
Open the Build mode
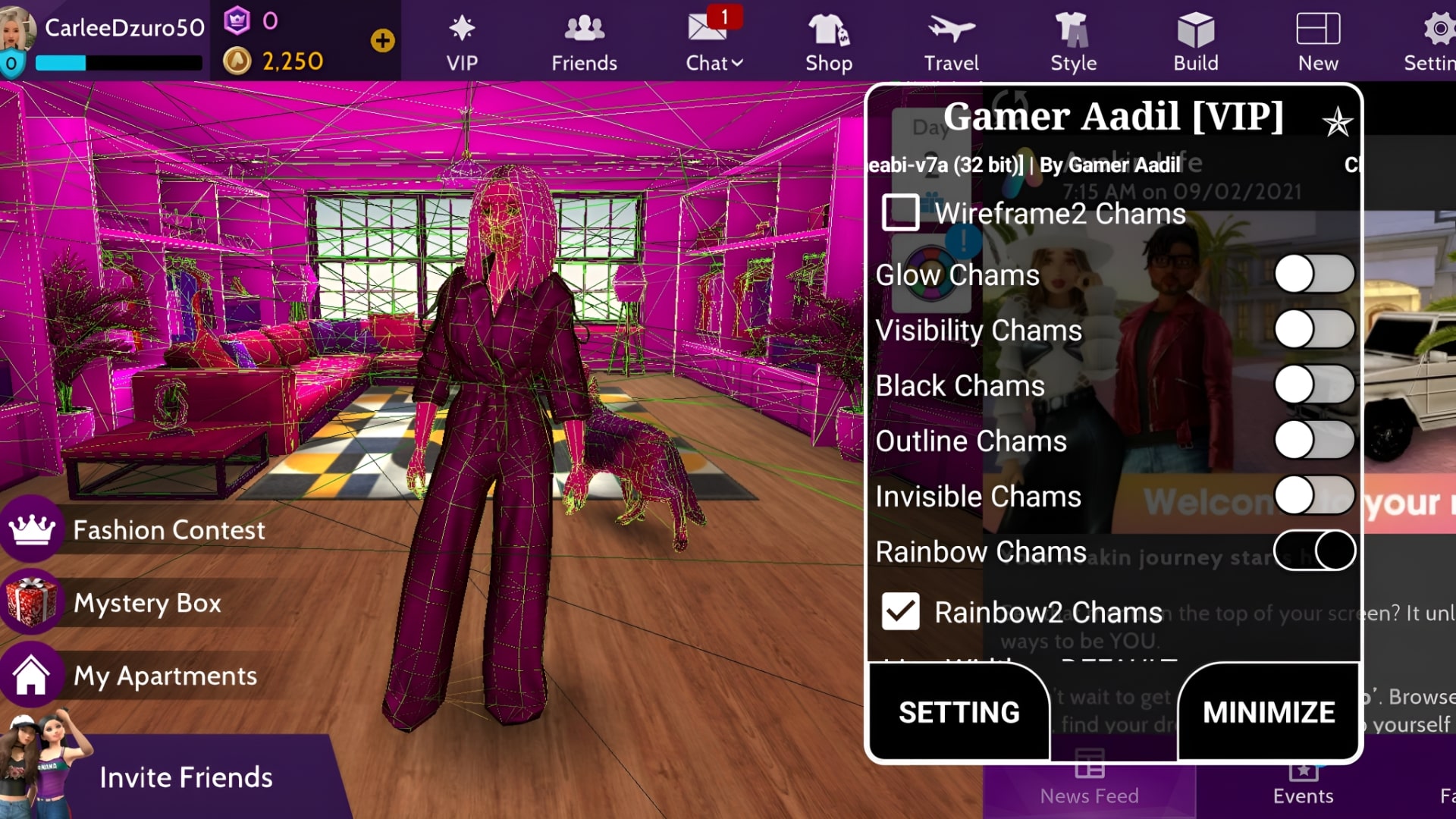tap(1195, 42)
